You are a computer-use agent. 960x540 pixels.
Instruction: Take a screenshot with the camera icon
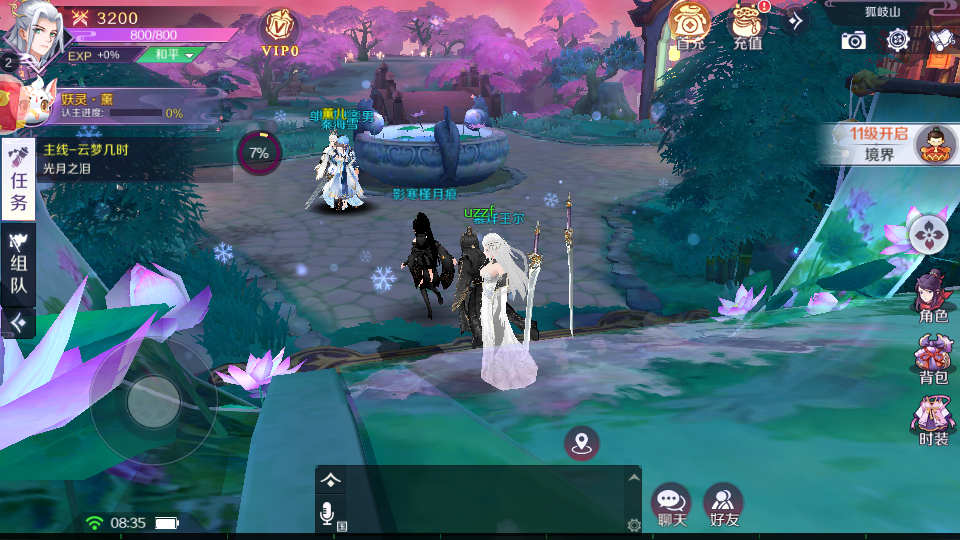[853, 40]
